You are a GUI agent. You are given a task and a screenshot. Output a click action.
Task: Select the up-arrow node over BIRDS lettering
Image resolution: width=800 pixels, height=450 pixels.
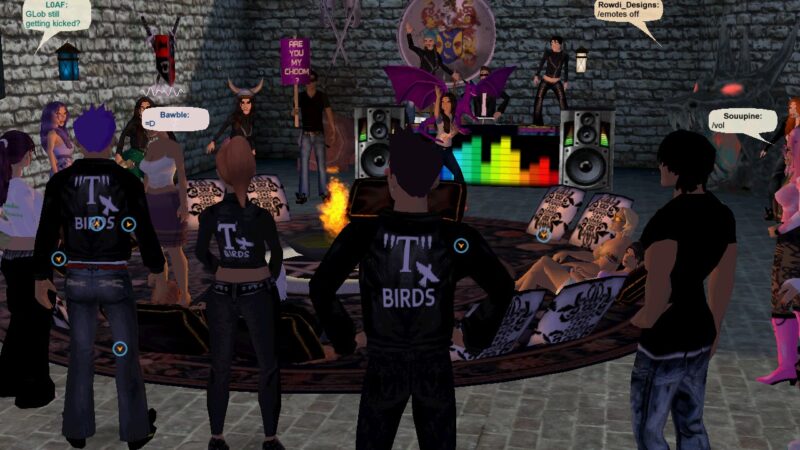(96, 224)
